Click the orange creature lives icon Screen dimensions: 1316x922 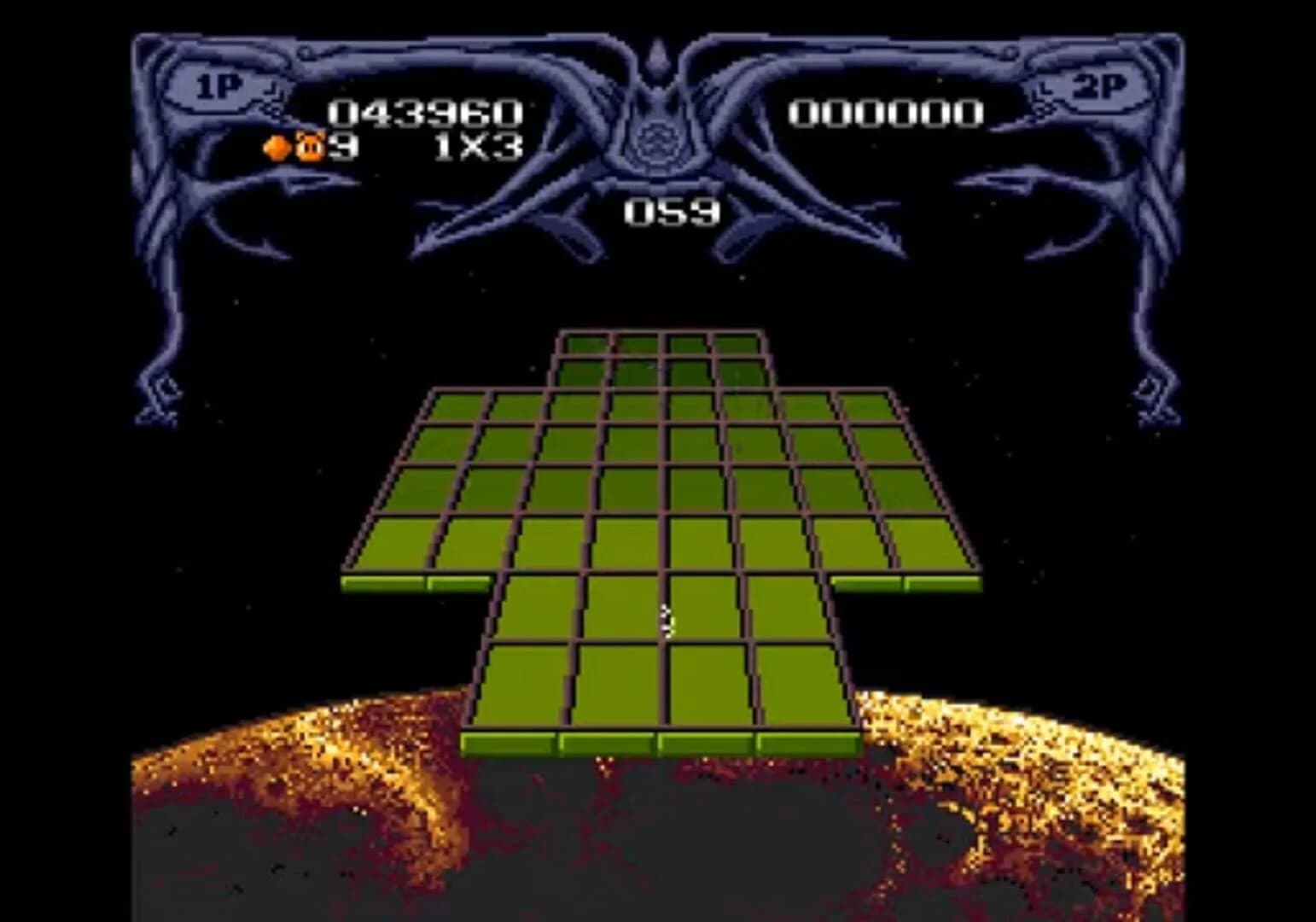tap(309, 147)
